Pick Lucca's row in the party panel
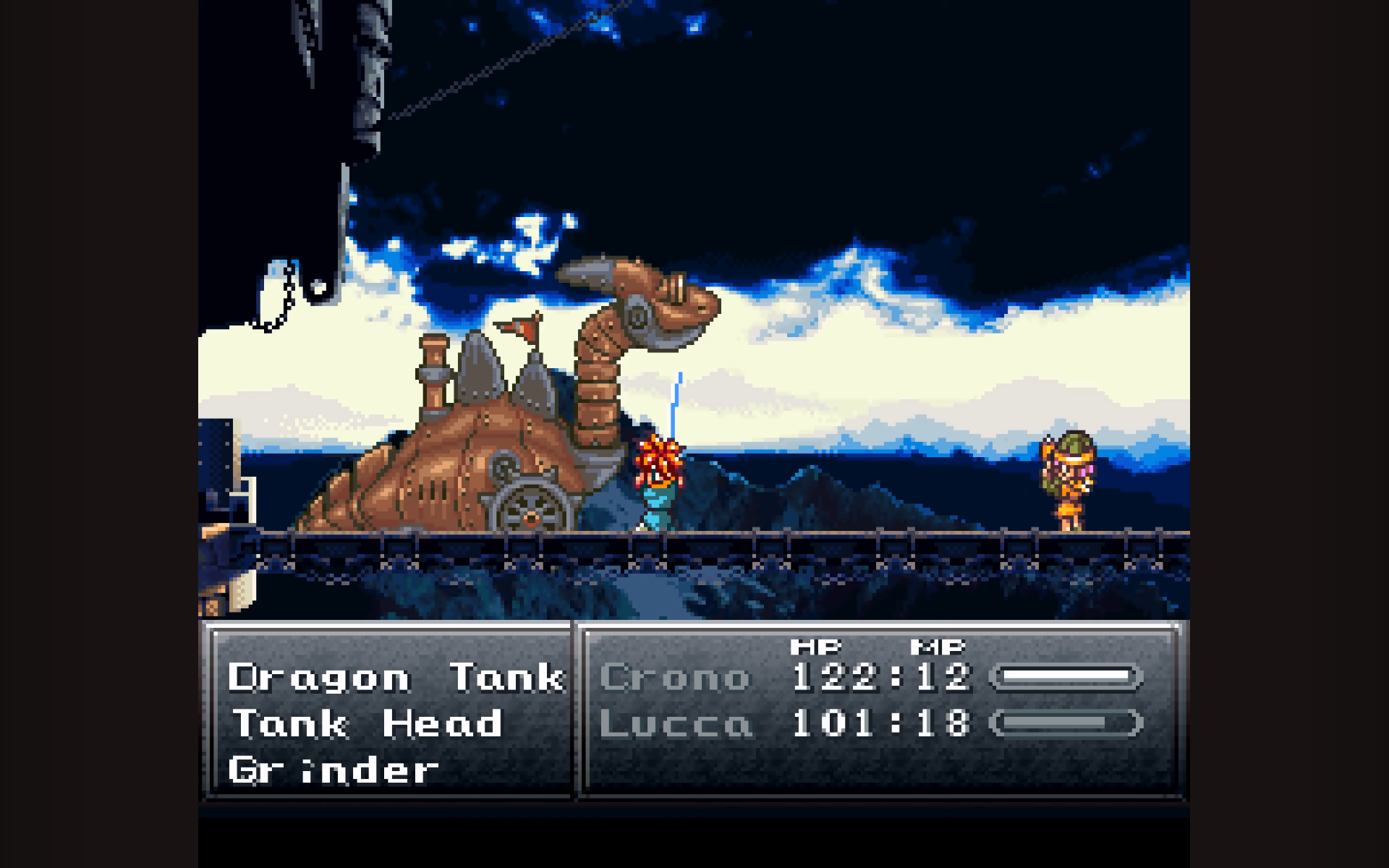 click(676, 723)
